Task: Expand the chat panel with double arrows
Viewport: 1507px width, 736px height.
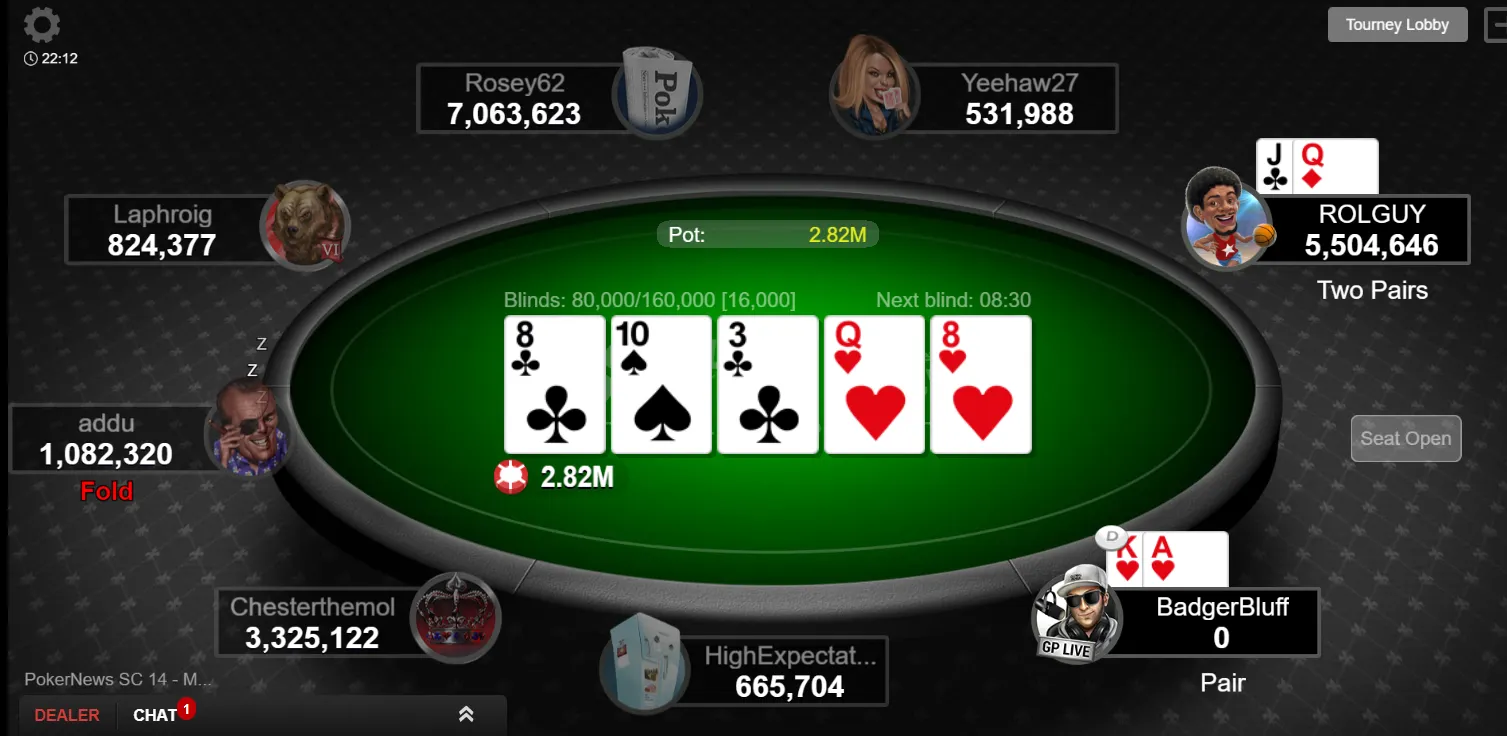Action: click(466, 714)
